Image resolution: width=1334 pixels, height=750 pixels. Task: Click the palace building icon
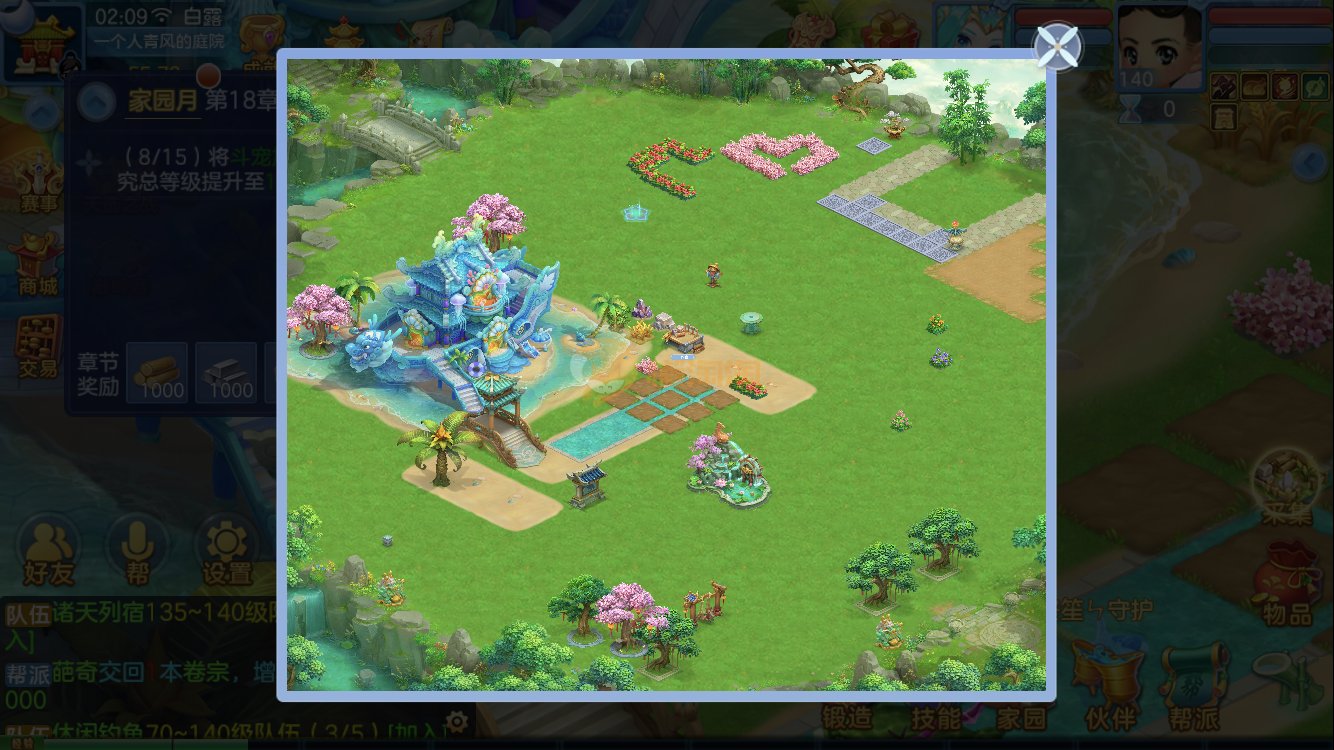40,40
